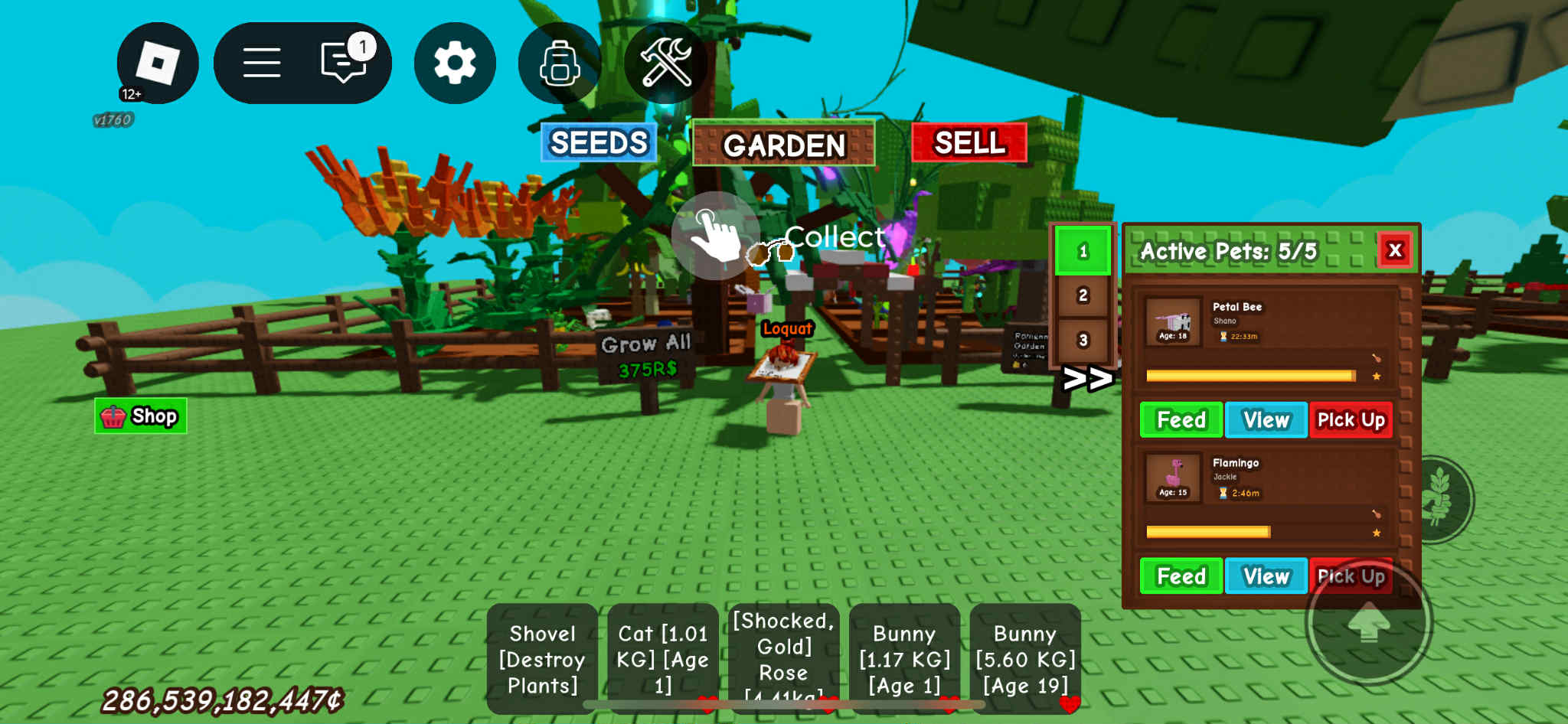The height and width of the screenshot is (724, 1568).
Task: View the Petal Bee pet
Action: pyautogui.click(x=1266, y=420)
